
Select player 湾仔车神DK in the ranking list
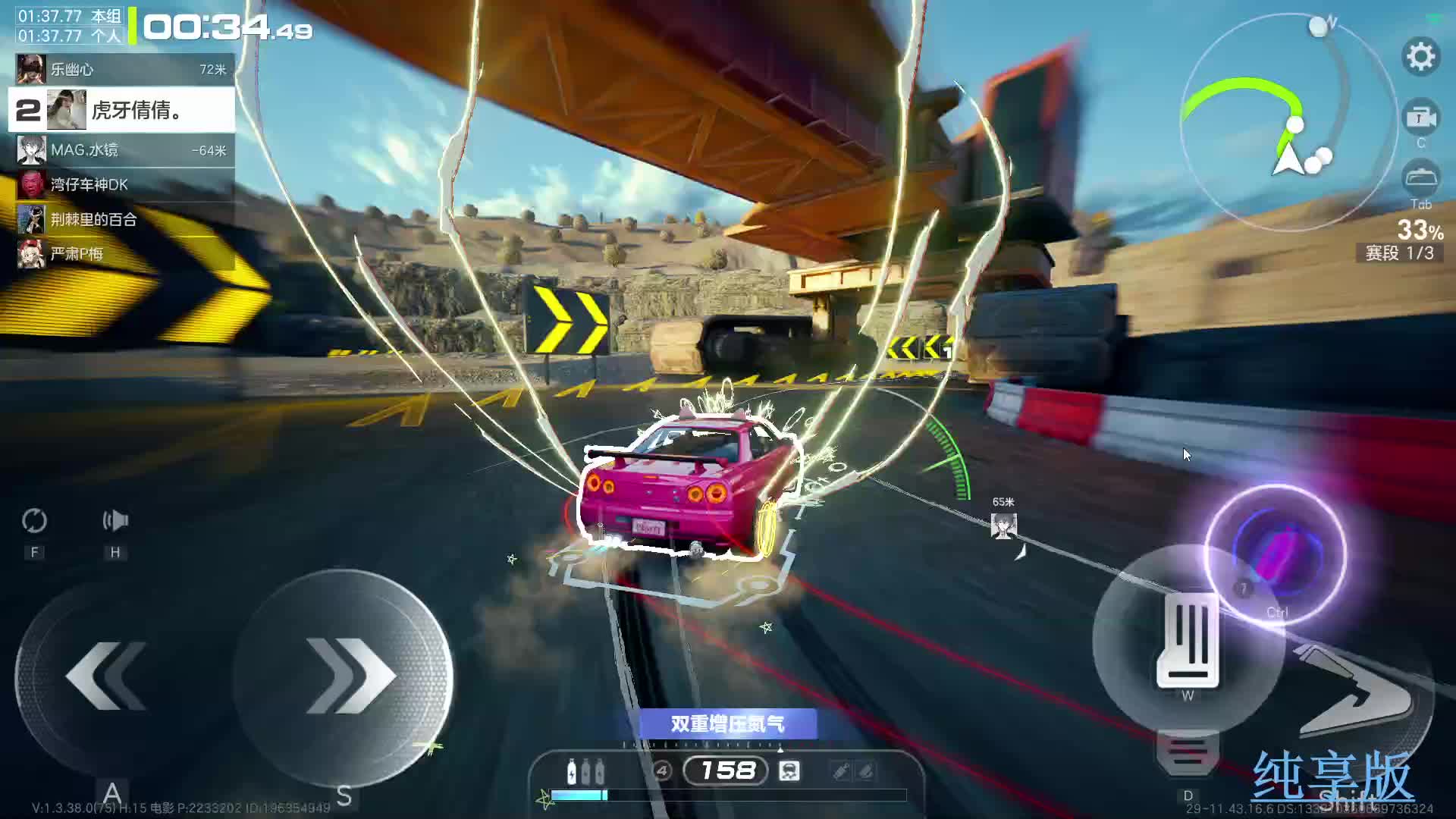(x=121, y=184)
